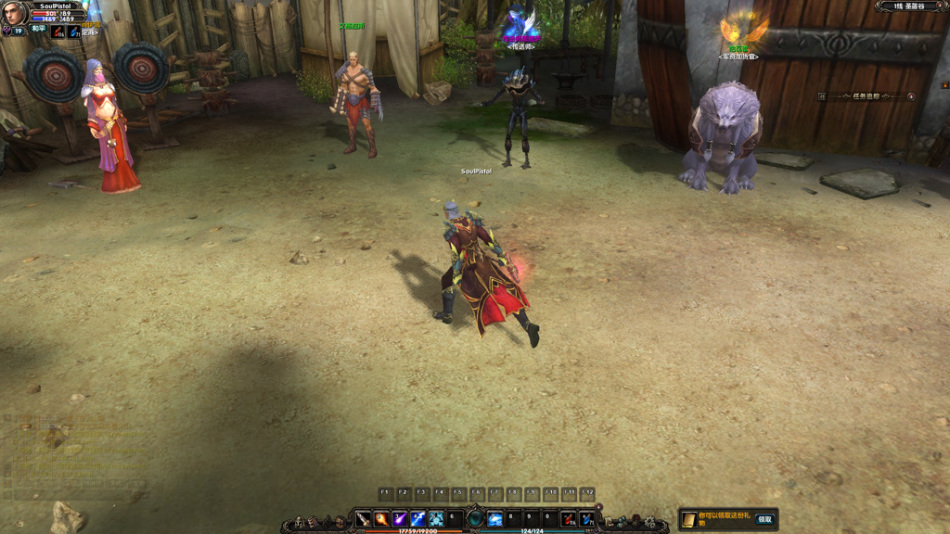
Task: Cast the ice crystal skill
Action: [436, 519]
